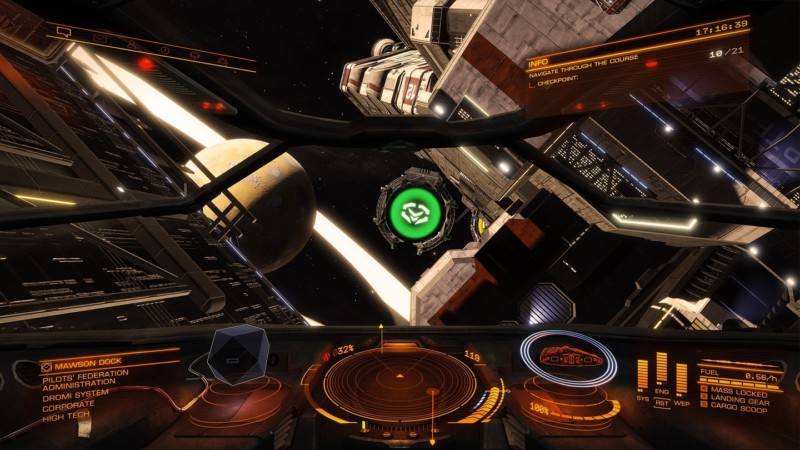Select the station hologram target display
Screen dimensions: 800x450
tap(237, 357)
